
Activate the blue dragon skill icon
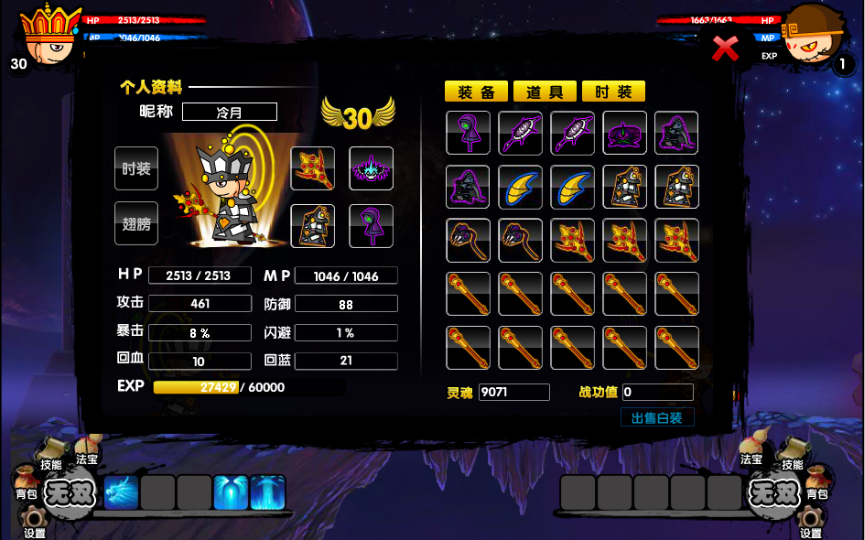(122, 492)
